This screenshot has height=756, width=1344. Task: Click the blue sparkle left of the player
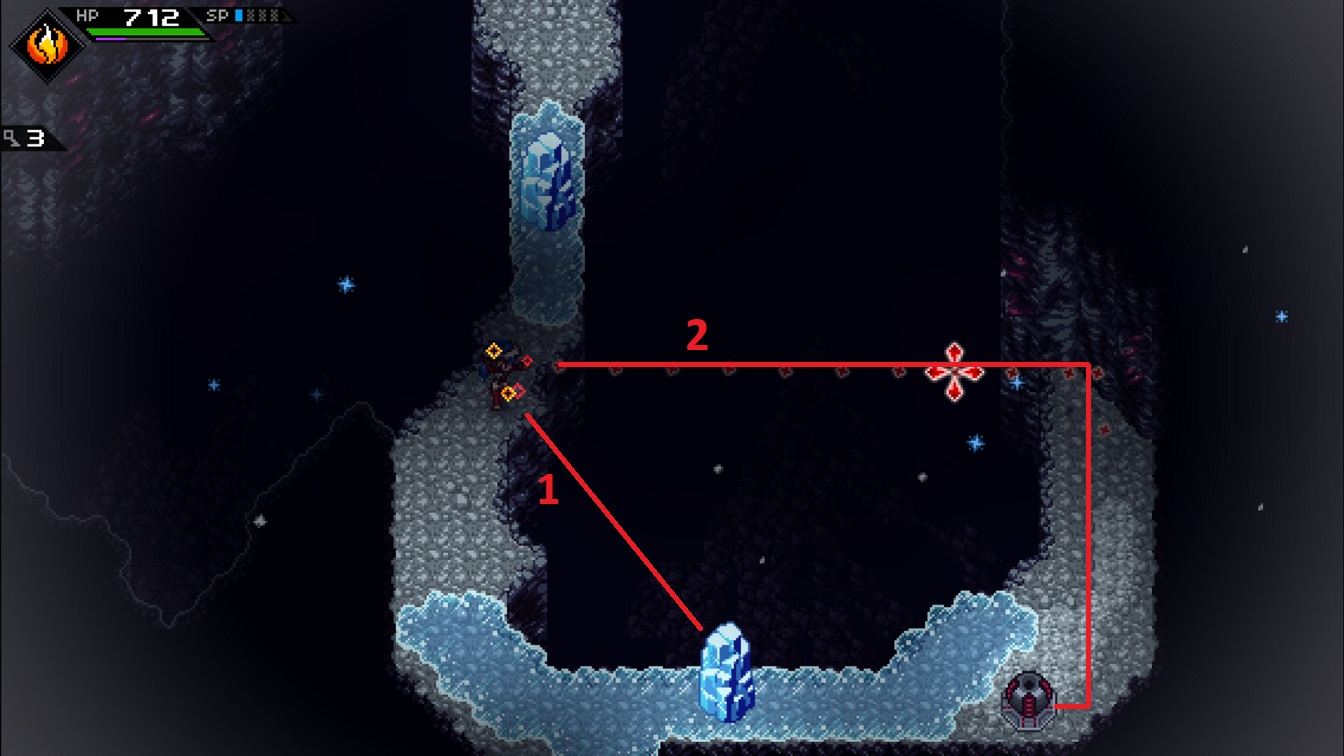point(347,283)
